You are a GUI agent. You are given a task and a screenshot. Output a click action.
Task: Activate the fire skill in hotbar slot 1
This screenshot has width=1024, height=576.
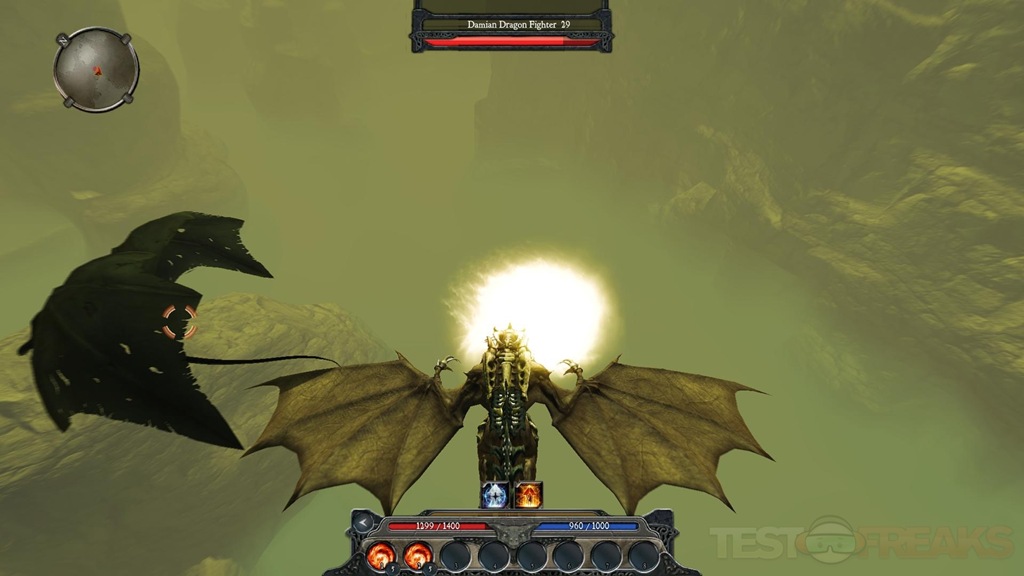(x=381, y=554)
